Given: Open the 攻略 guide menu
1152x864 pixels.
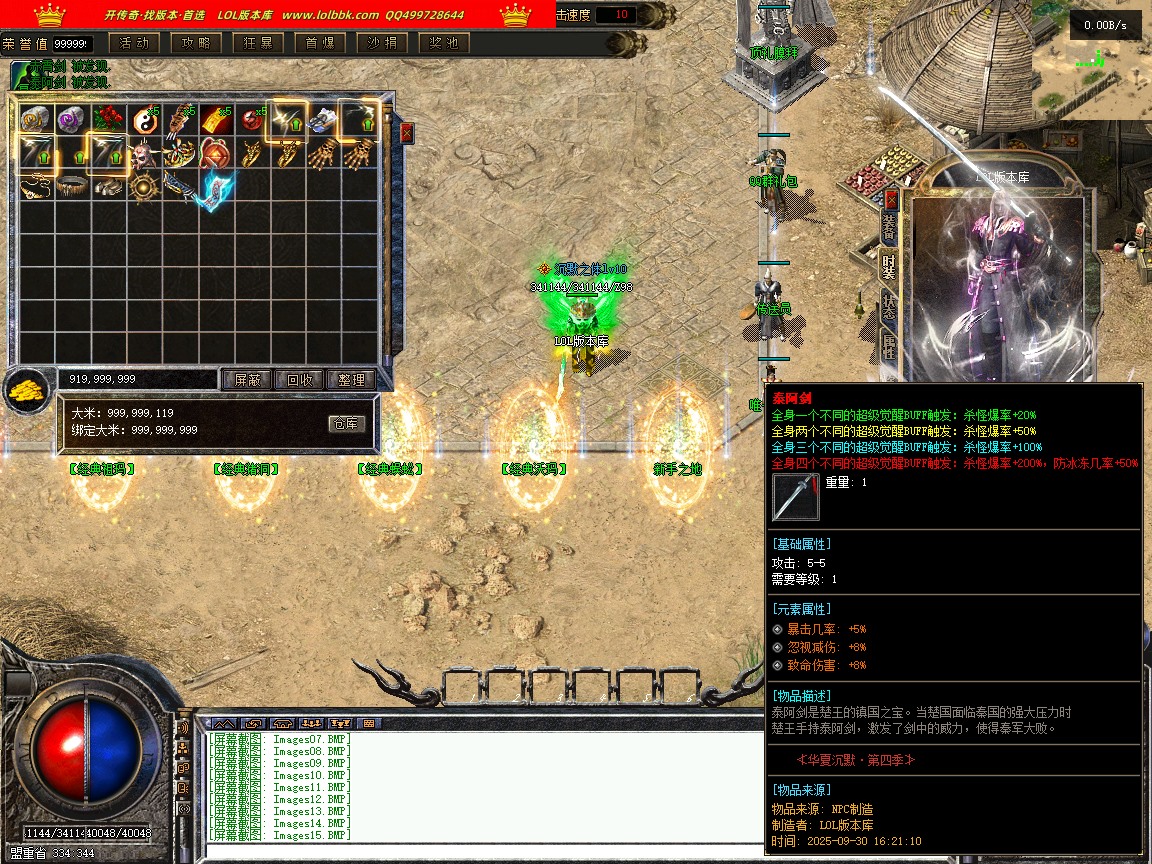Looking at the screenshot, I should (x=196, y=43).
